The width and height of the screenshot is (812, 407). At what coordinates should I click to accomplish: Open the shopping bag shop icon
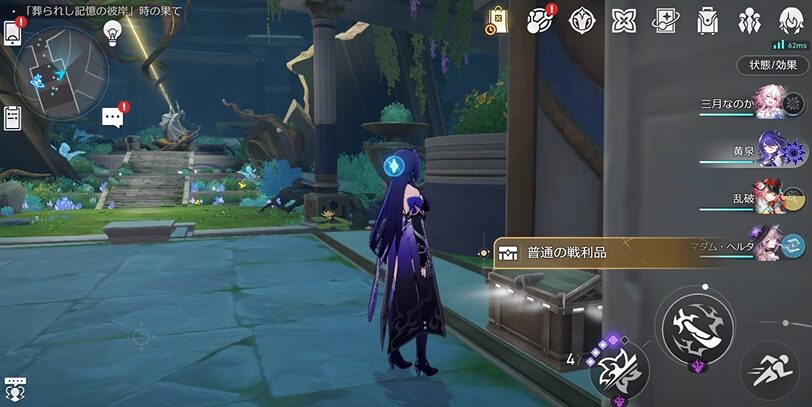pyautogui.click(x=497, y=20)
